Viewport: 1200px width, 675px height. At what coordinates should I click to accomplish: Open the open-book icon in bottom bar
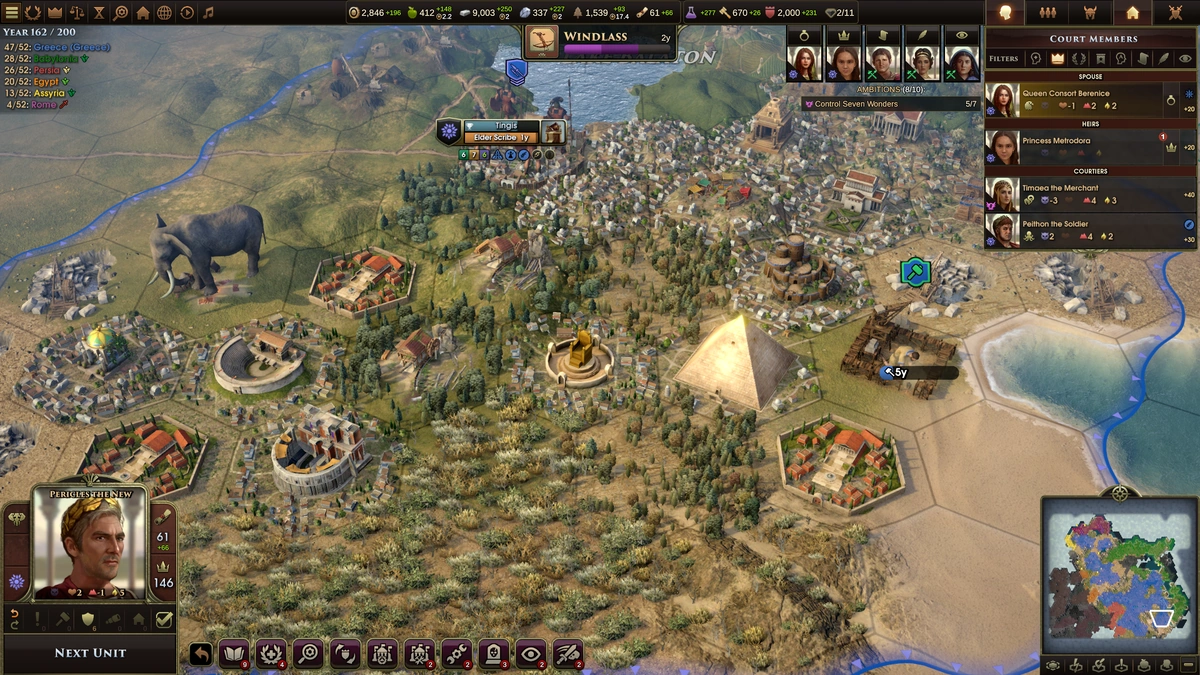(x=234, y=653)
